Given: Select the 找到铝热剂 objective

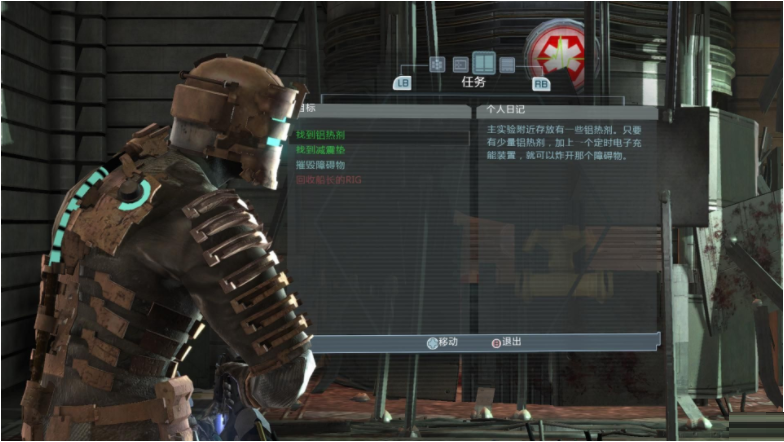Looking at the screenshot, I should 320,133.
